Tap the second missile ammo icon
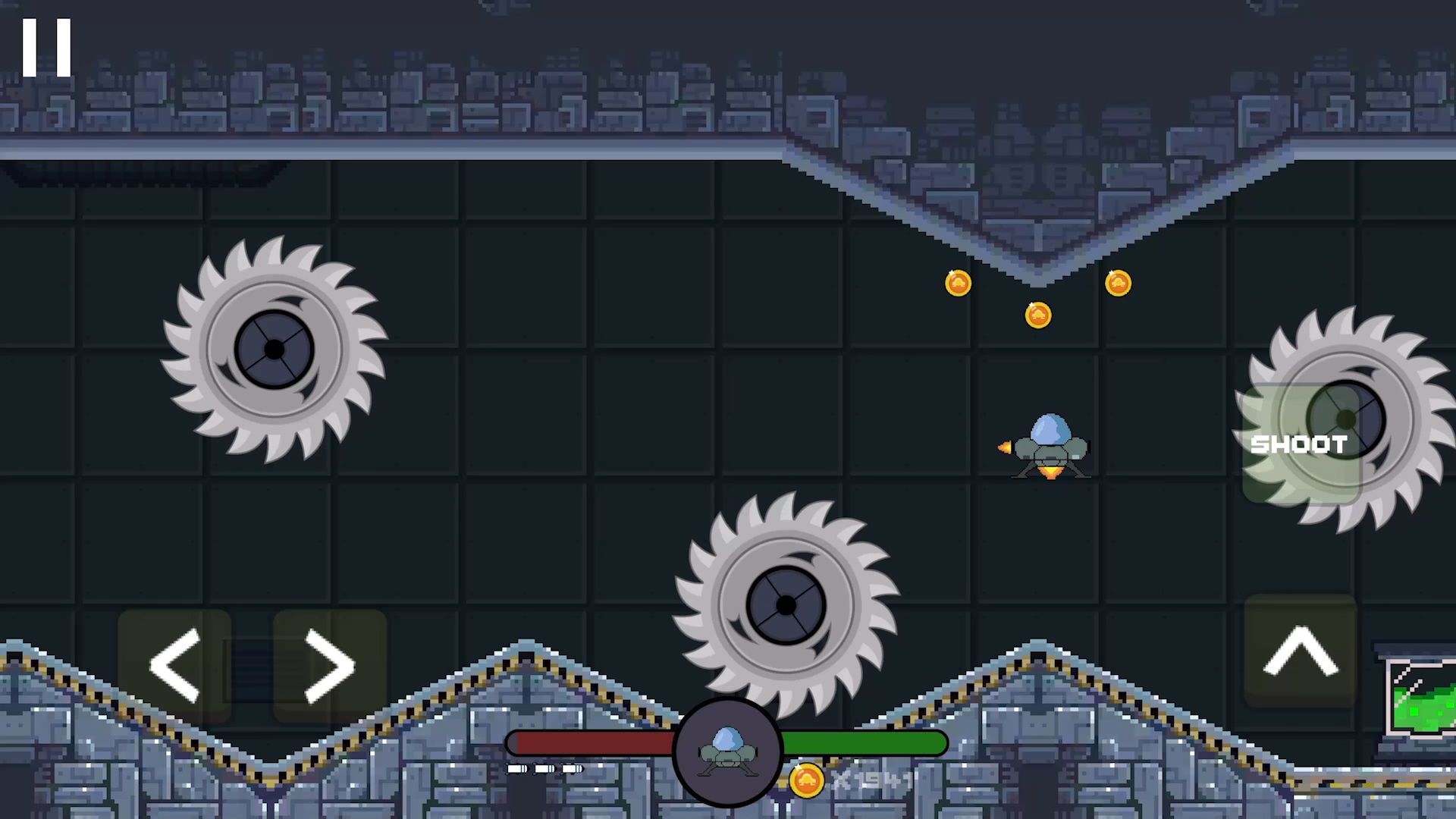The height and width of the screenshot is (819, 1456). 544,770
